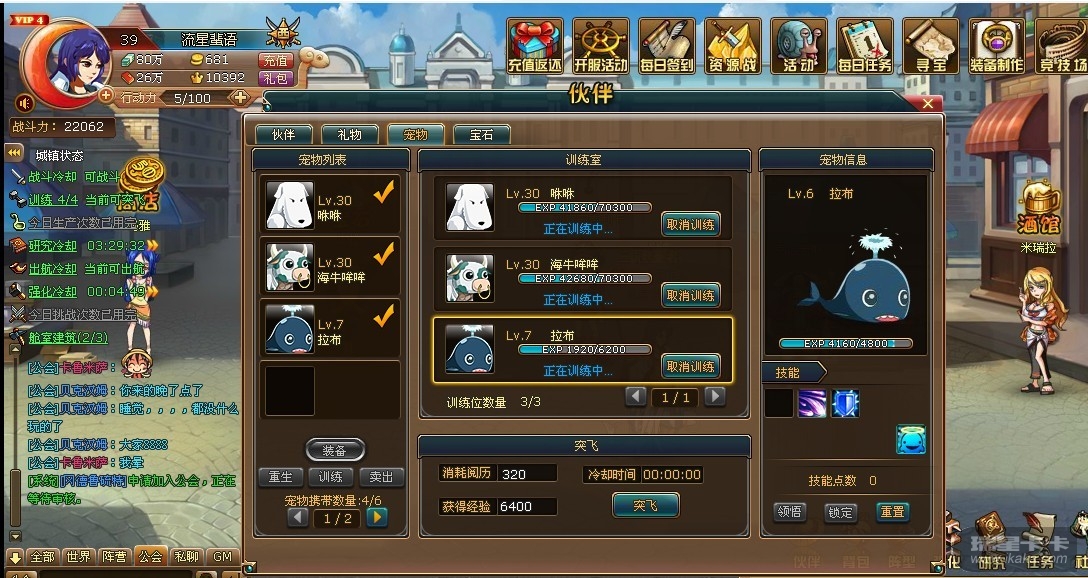
Task: Select 咩咩 in the pet list
Action: 330,205
